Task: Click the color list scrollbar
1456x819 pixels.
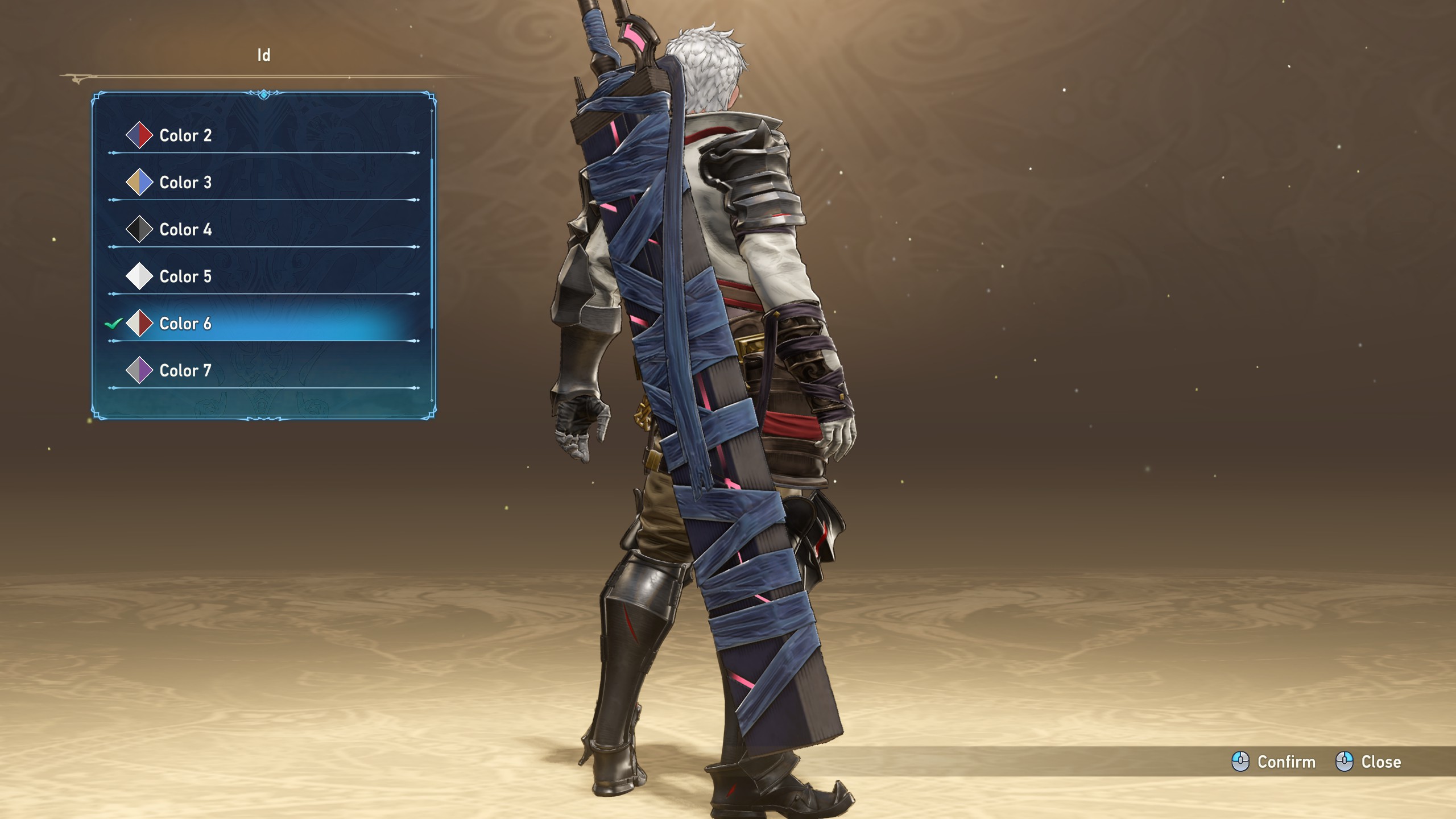Action: [432, 245]
